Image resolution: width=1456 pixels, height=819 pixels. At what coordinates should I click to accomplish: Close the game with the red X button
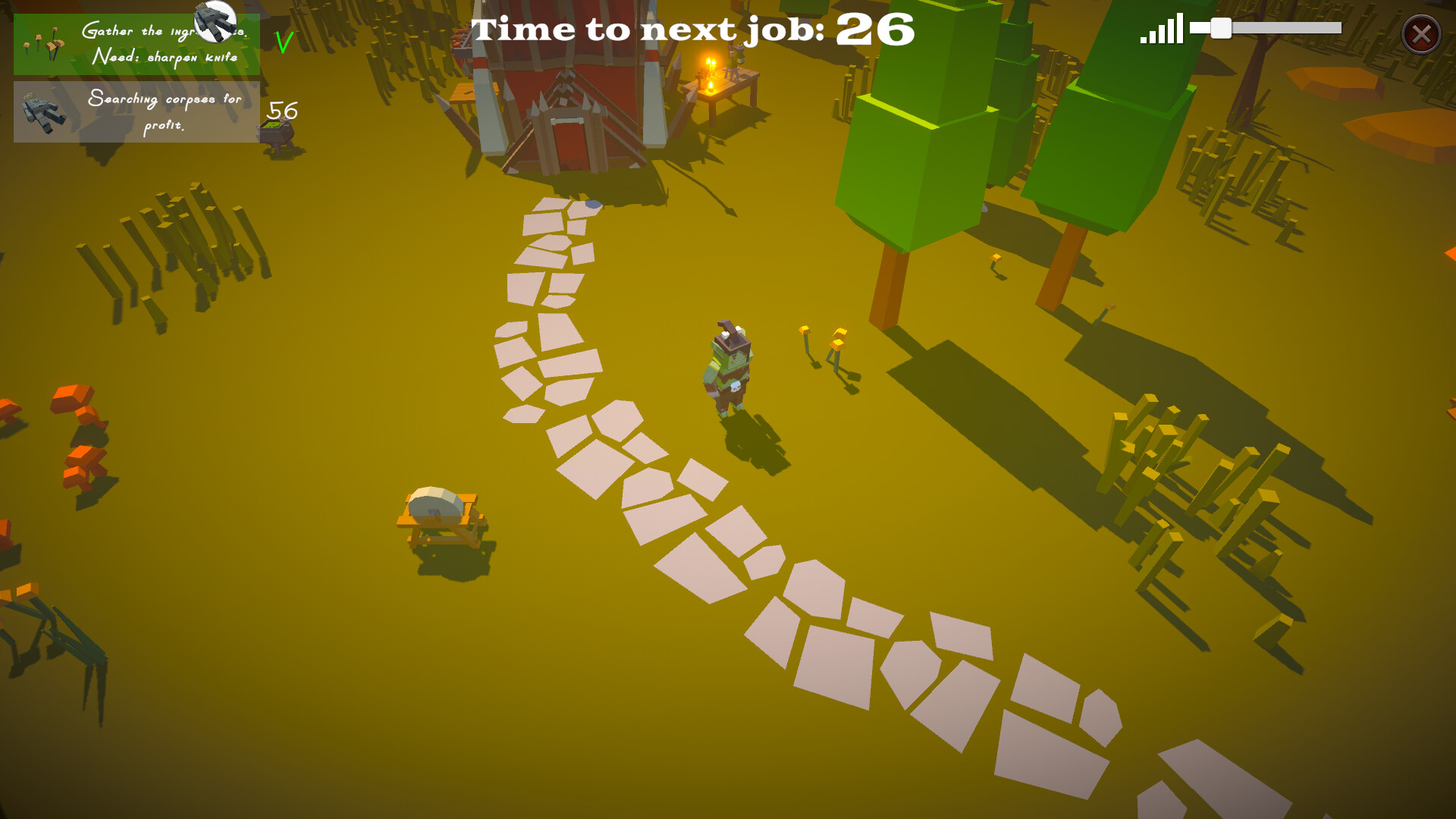(1420, 34)
